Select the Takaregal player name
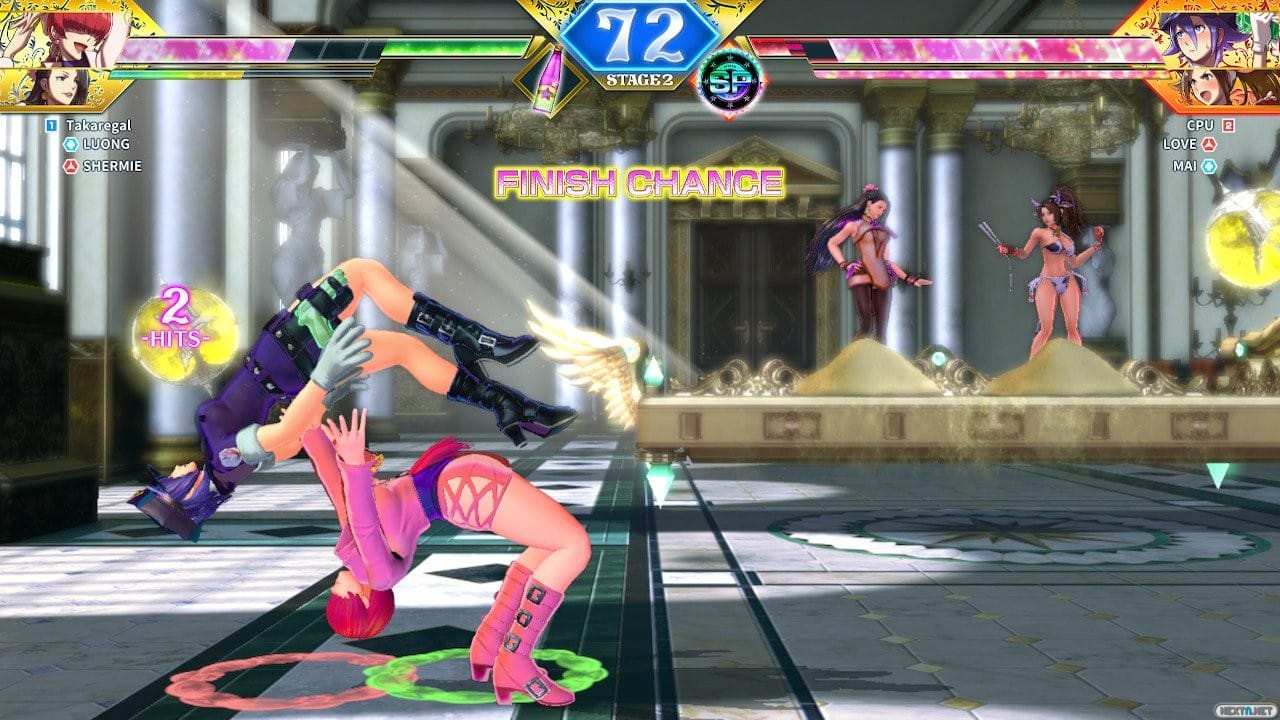This screenshot has width=1280, height=720. coord(99,125)
